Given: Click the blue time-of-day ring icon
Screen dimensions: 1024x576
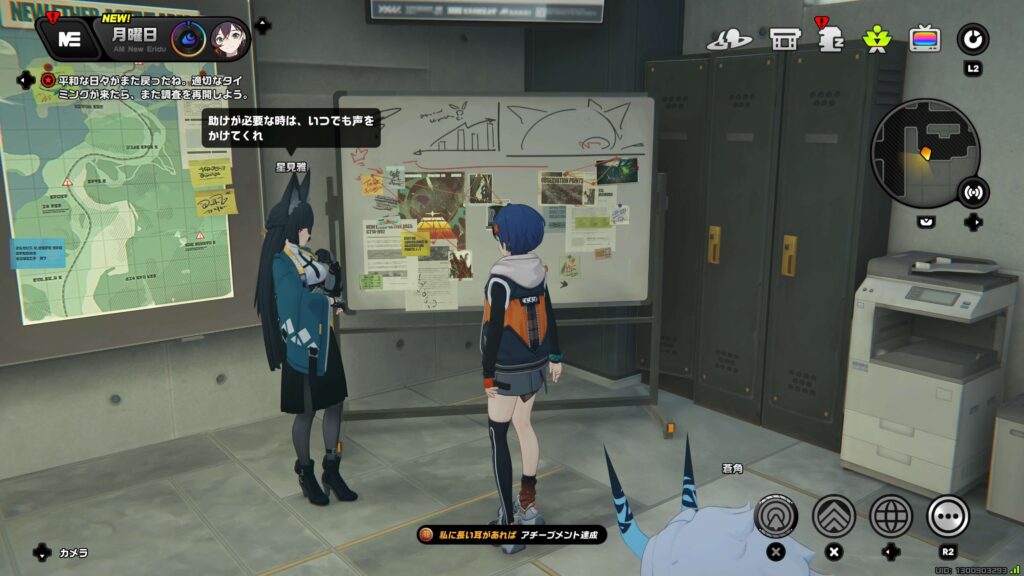Looking at the screenshot, I should pyautogui.click(x=188, y=39).
